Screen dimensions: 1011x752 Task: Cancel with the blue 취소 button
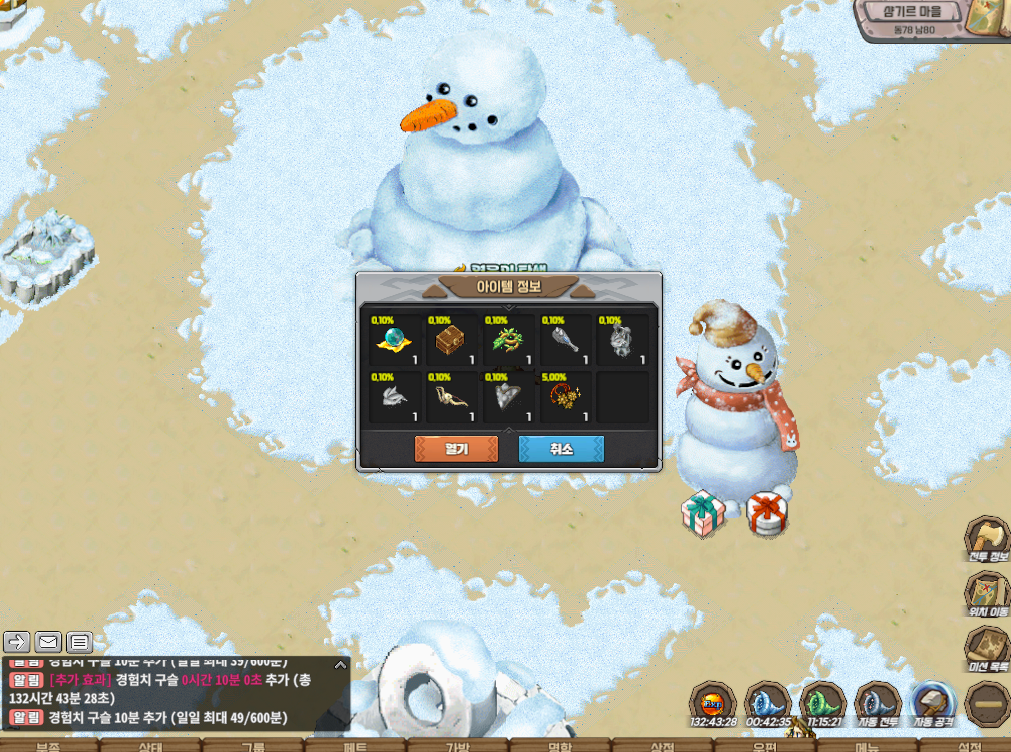pos(561,449)
